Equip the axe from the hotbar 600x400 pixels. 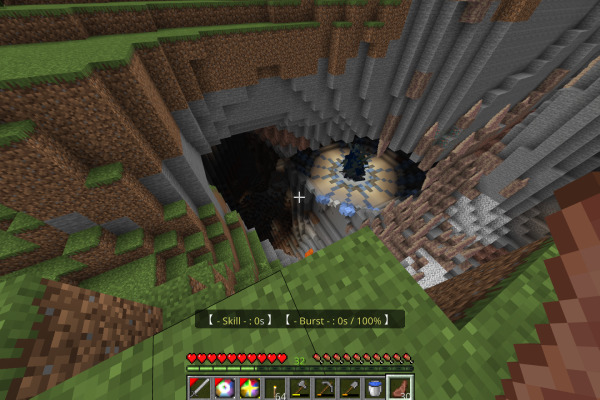tap(300, 387)
